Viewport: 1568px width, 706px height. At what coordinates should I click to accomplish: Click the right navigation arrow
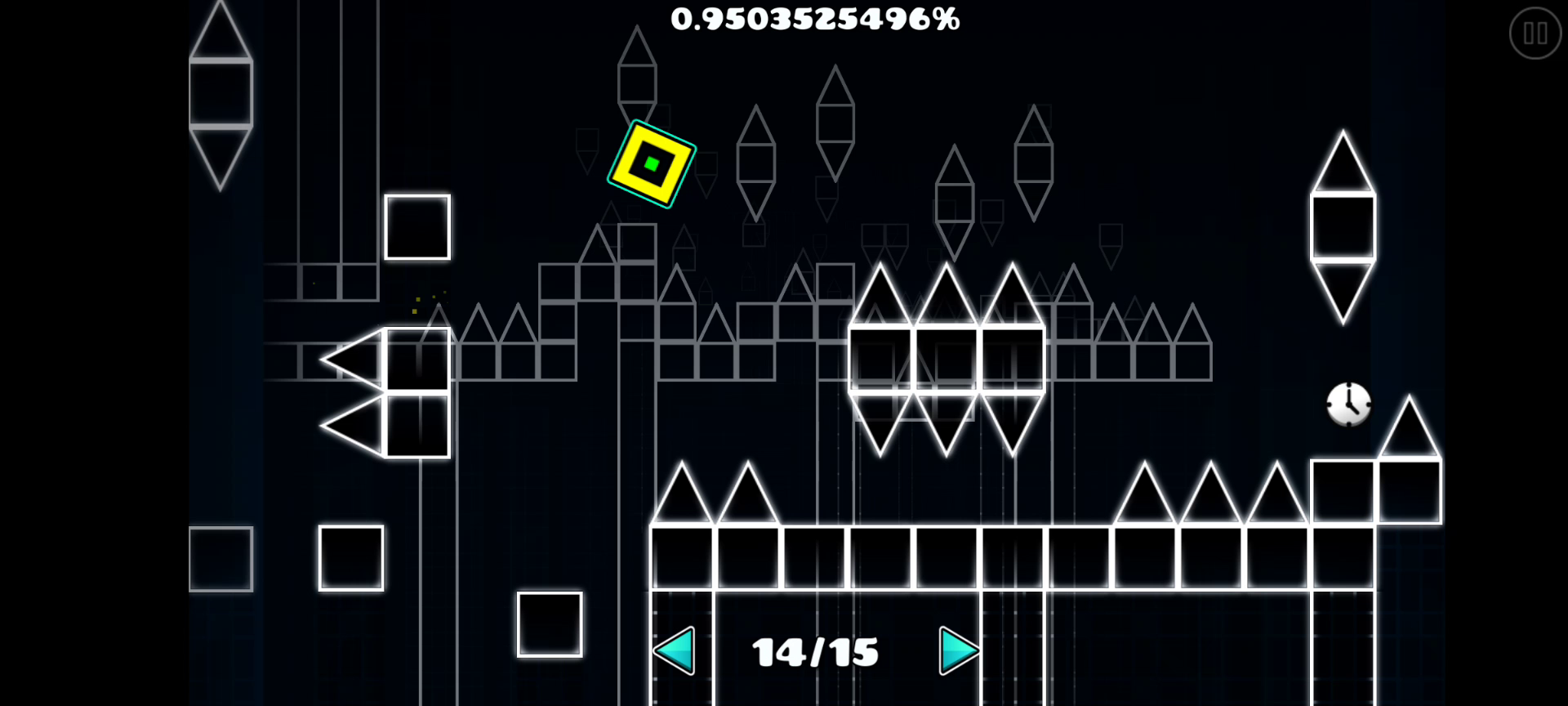960,651
